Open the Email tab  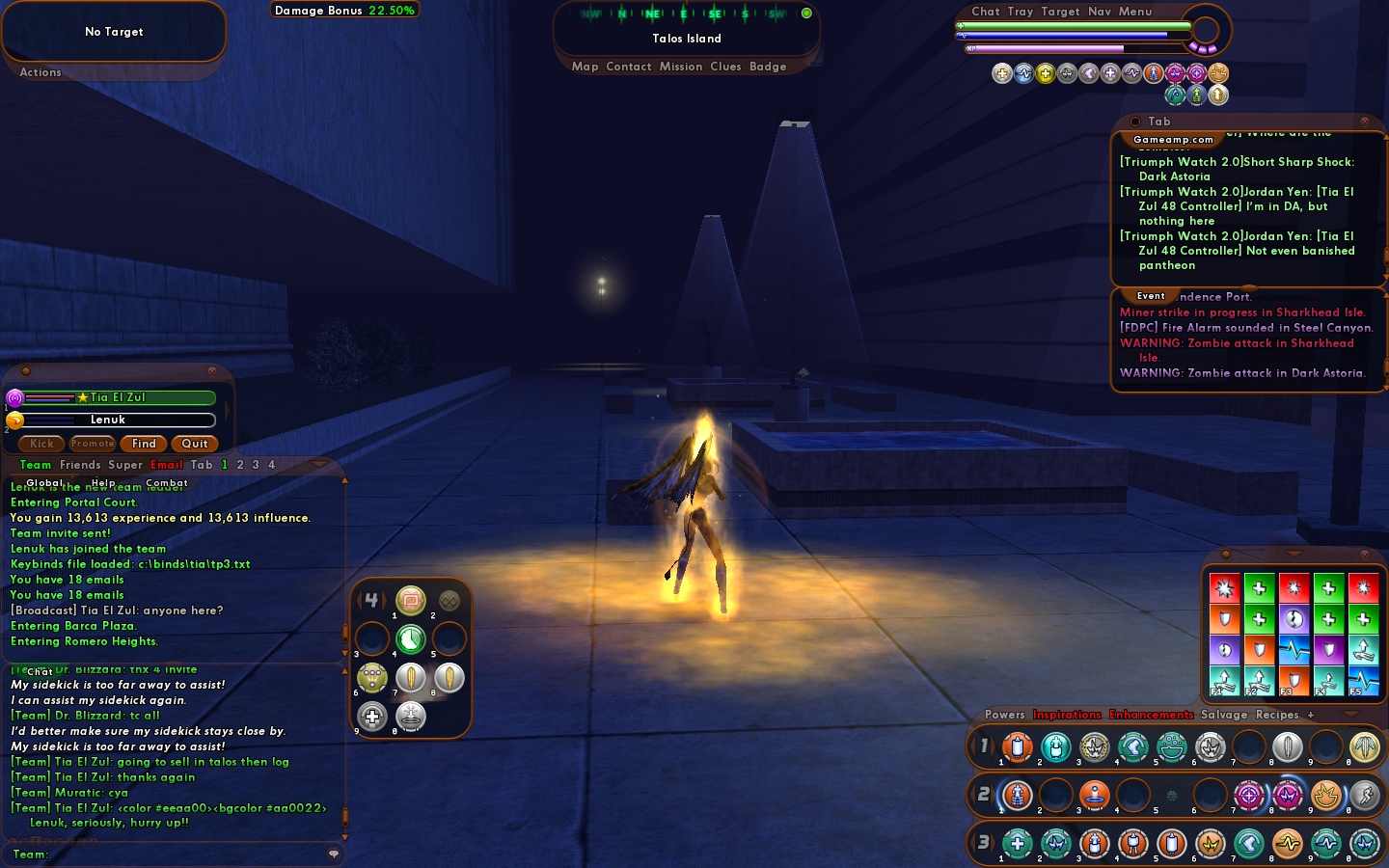point(166,465)
